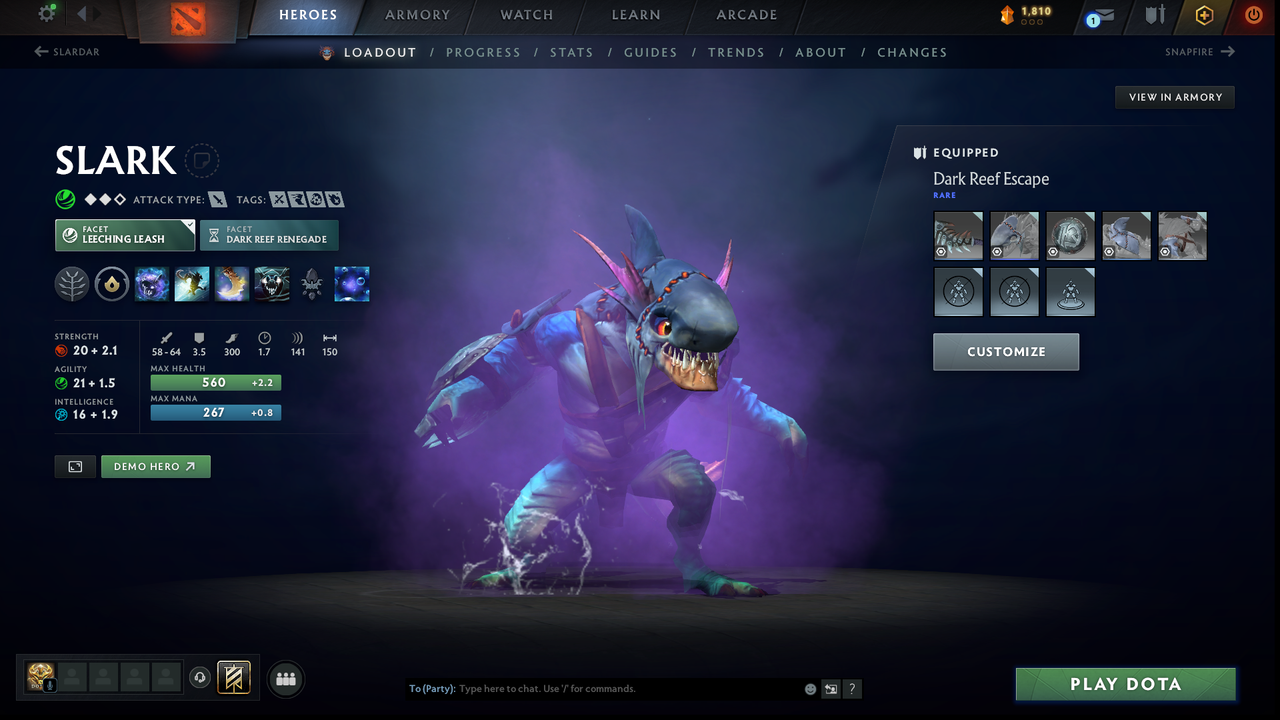Select the Dark Pact ability icon
Screen dimensions: 1280x720
pos(151,283)
